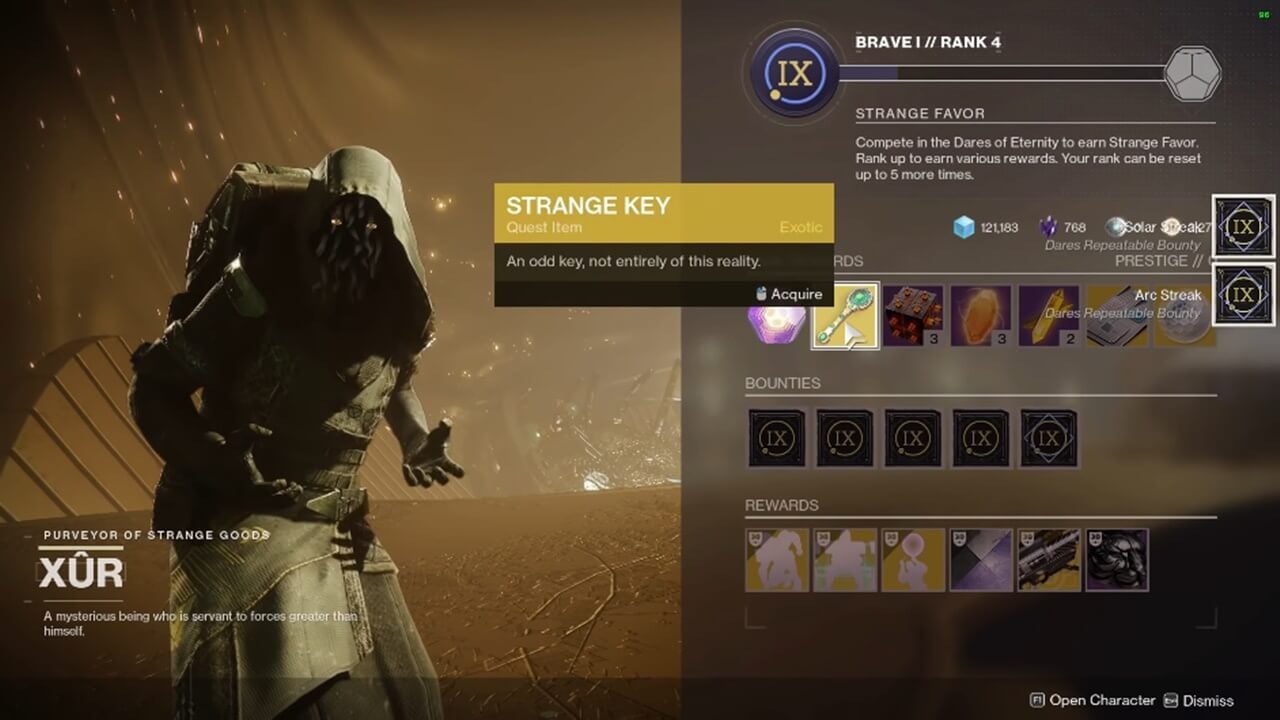Select the Strange Key quest item
This screenshot has height=720, width=1280.
(x=843, y=316)
